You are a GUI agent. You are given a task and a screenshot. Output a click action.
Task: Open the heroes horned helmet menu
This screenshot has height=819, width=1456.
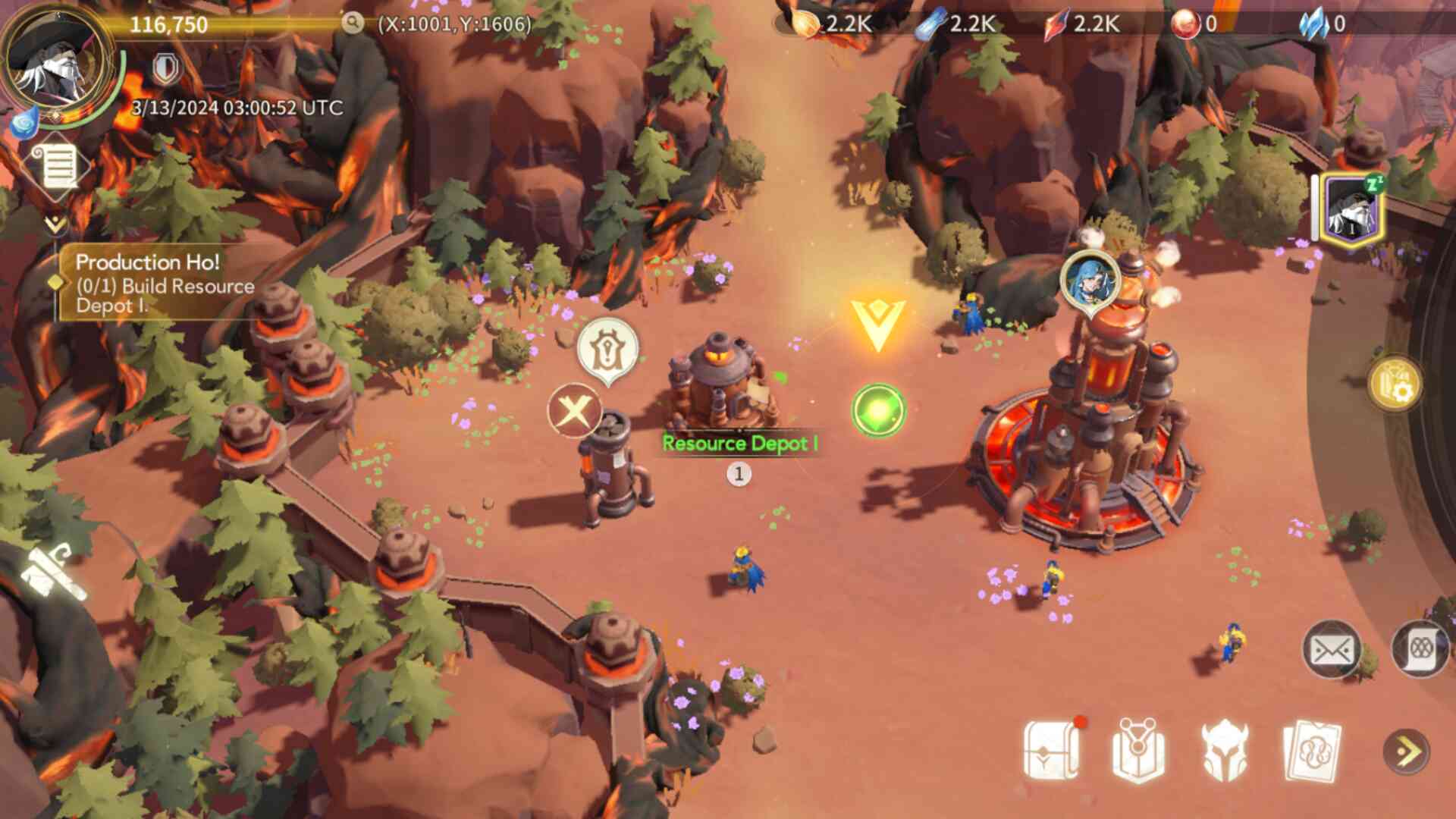click(x=1225, y=751)
